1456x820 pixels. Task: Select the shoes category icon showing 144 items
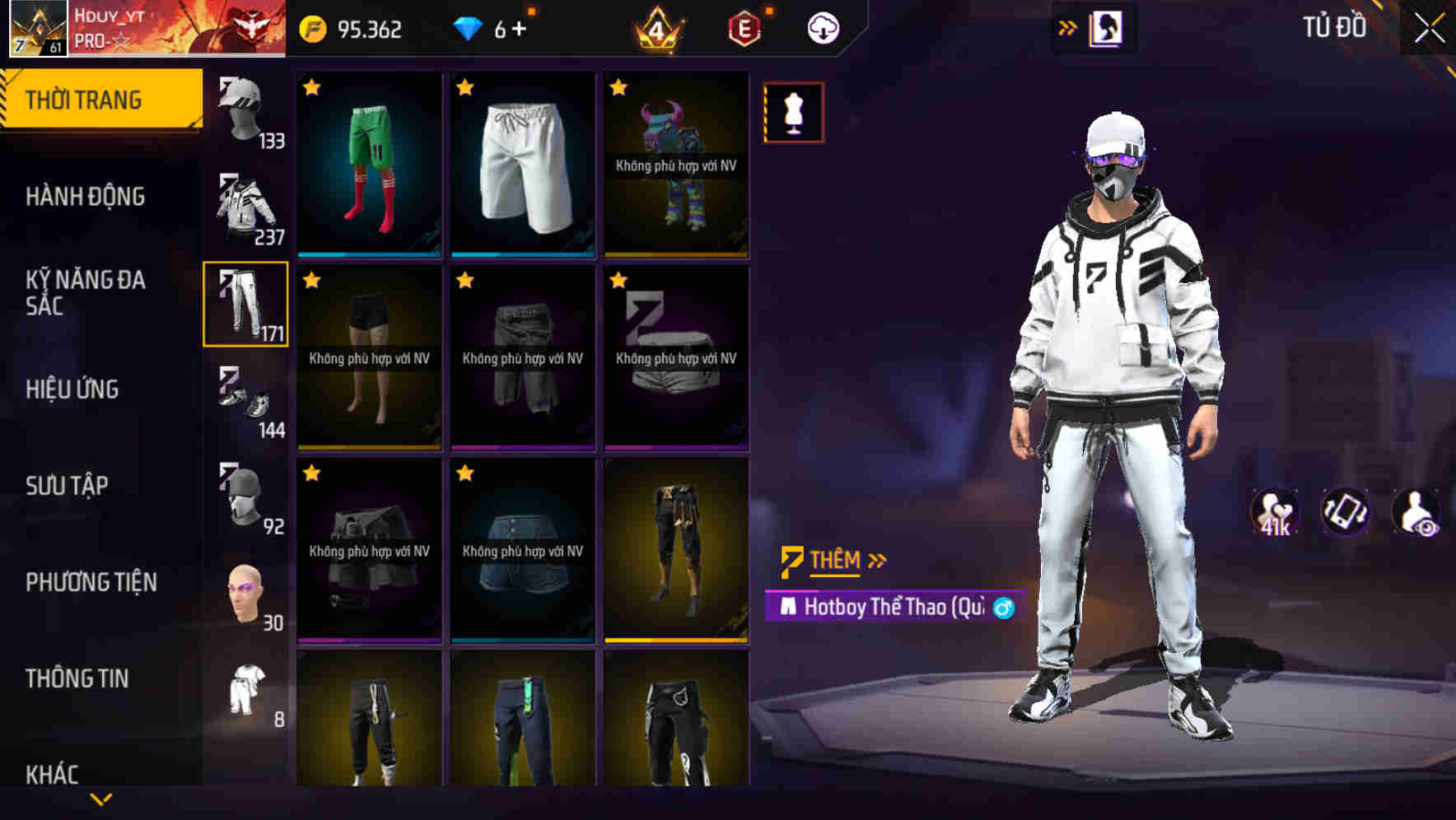[245, 401]
